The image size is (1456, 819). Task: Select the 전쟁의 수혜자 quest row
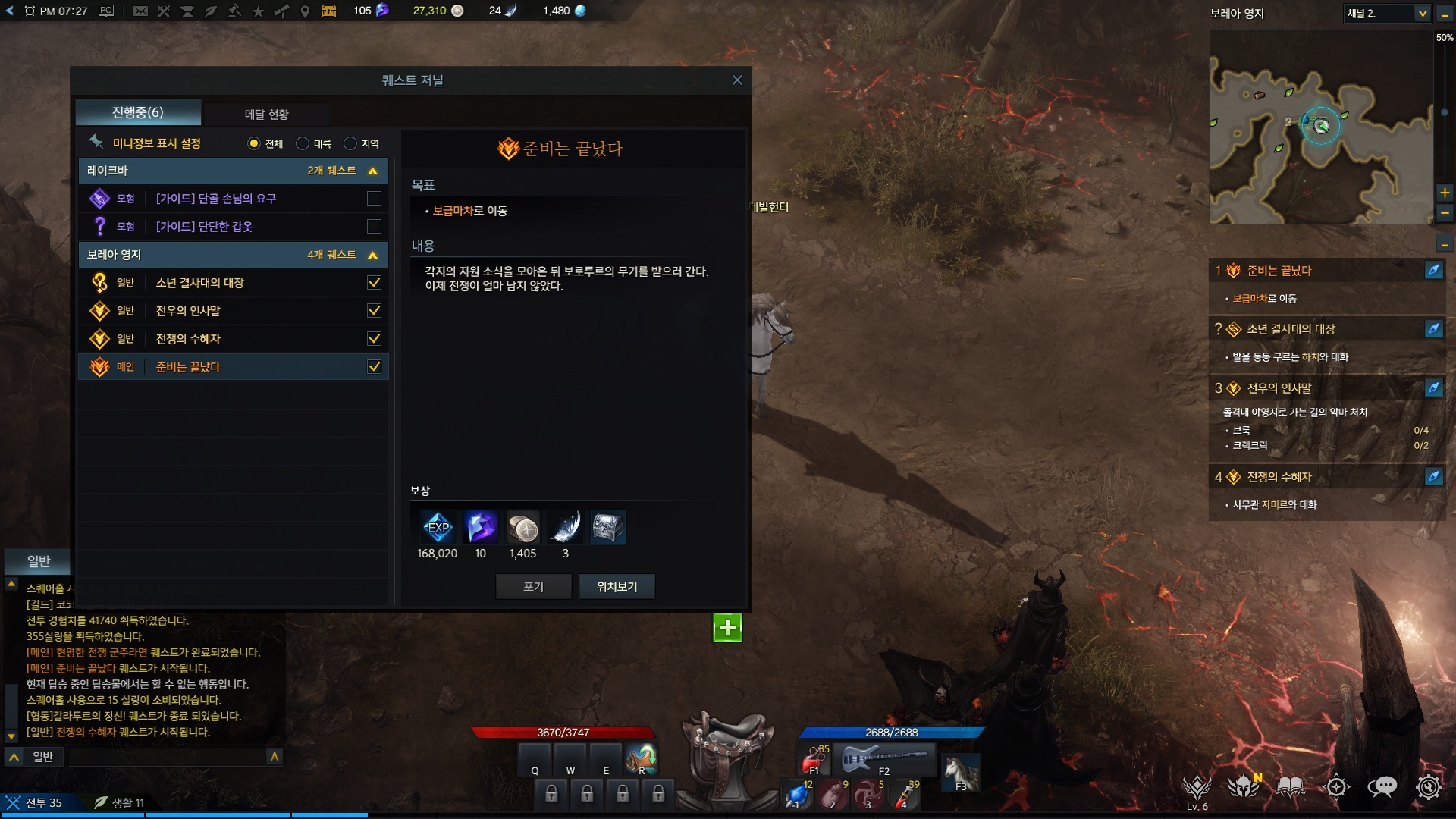(x=227, y=339)
